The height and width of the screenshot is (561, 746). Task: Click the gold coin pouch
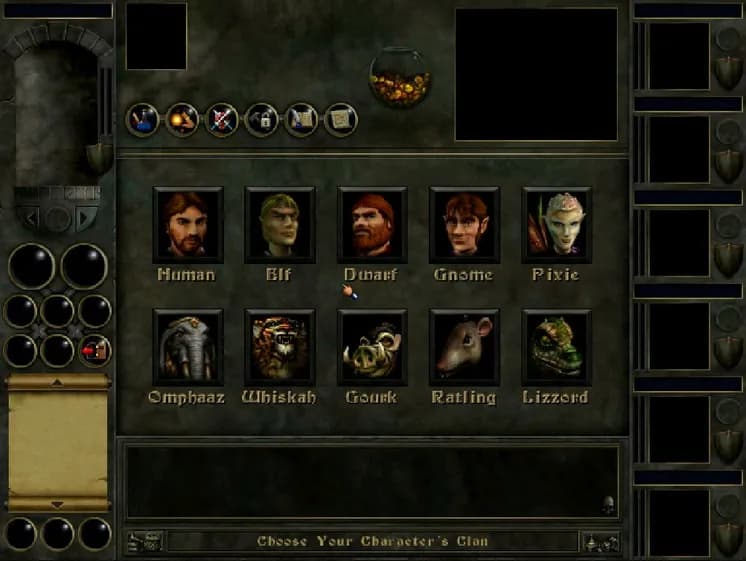[x=400, y=78]
